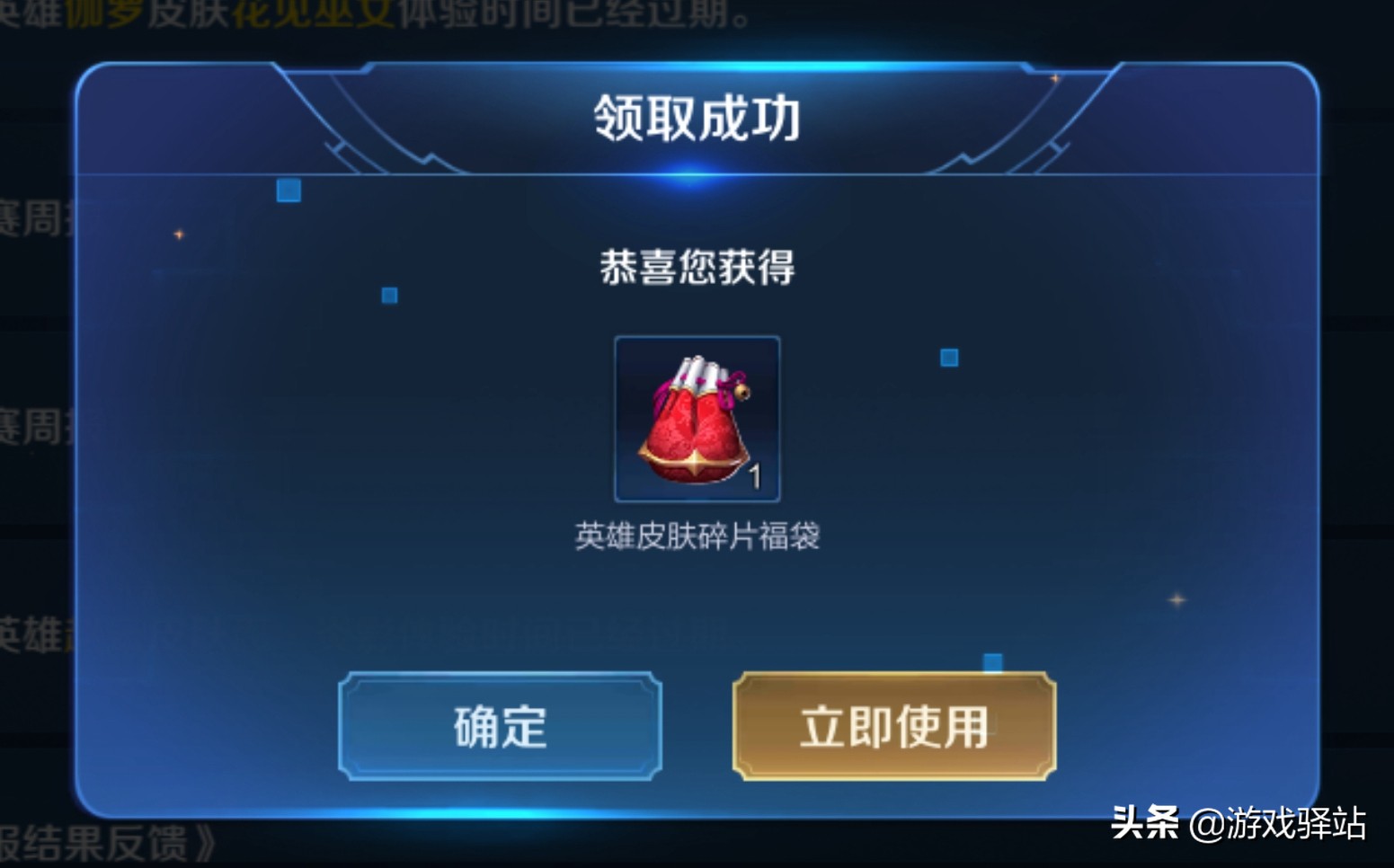Click the small sparkle on the lower right
This screenshot has width=1394, height=868.
[1176, 600]
